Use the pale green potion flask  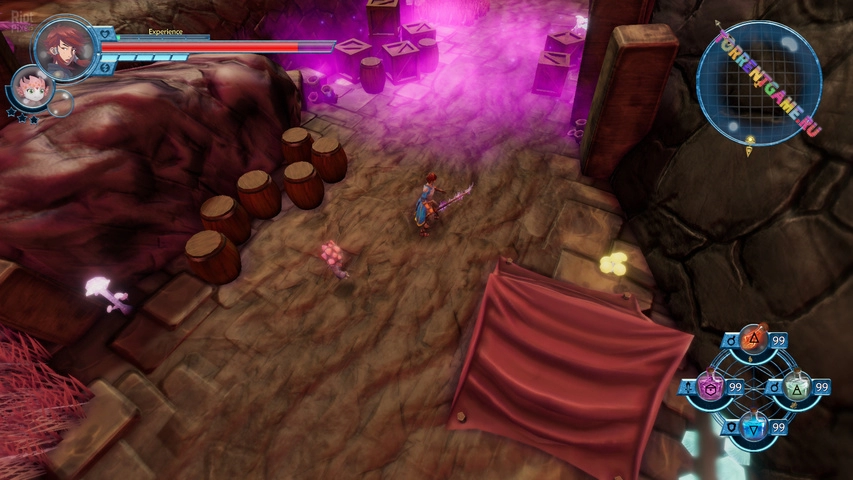pos(798,387)
